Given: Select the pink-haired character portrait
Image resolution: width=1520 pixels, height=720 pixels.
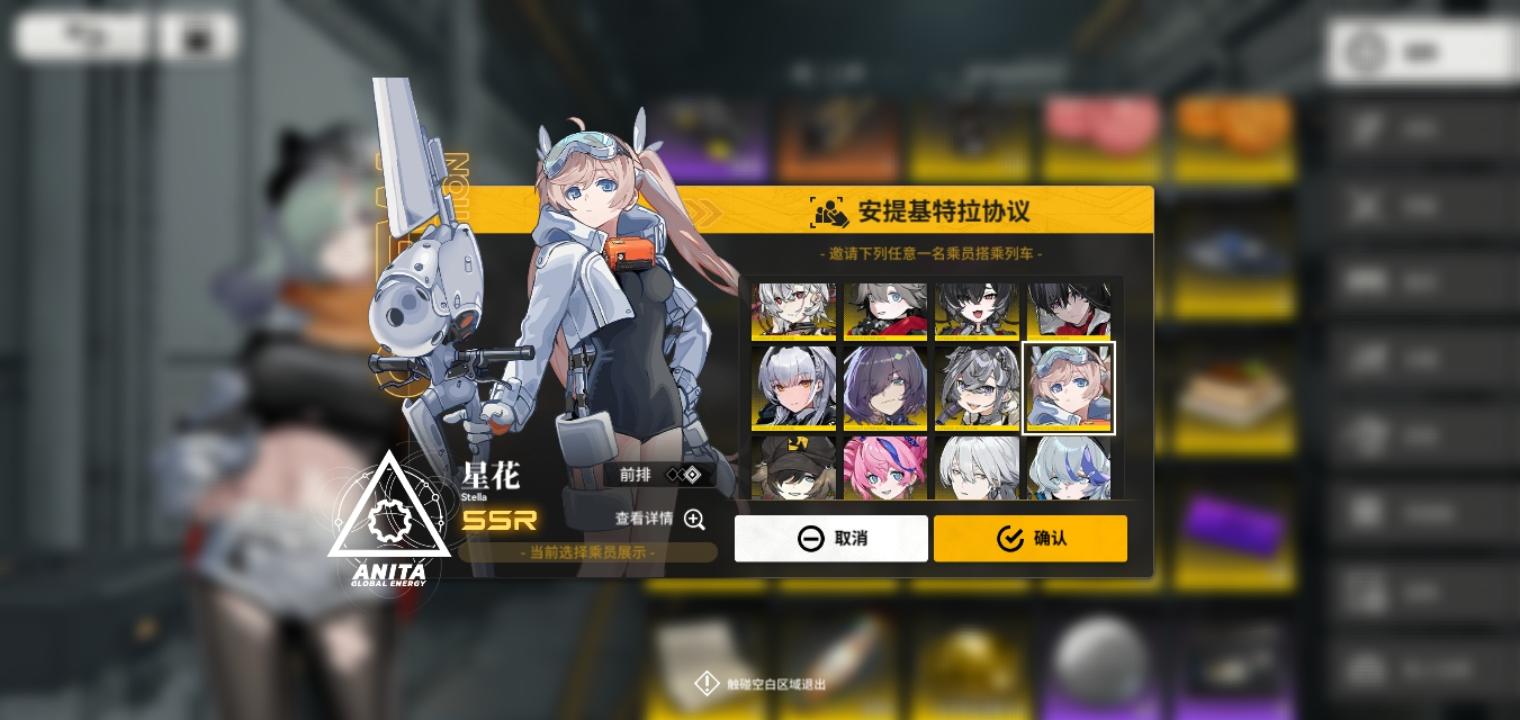Looking at the screenshot, I should (885, 465).
